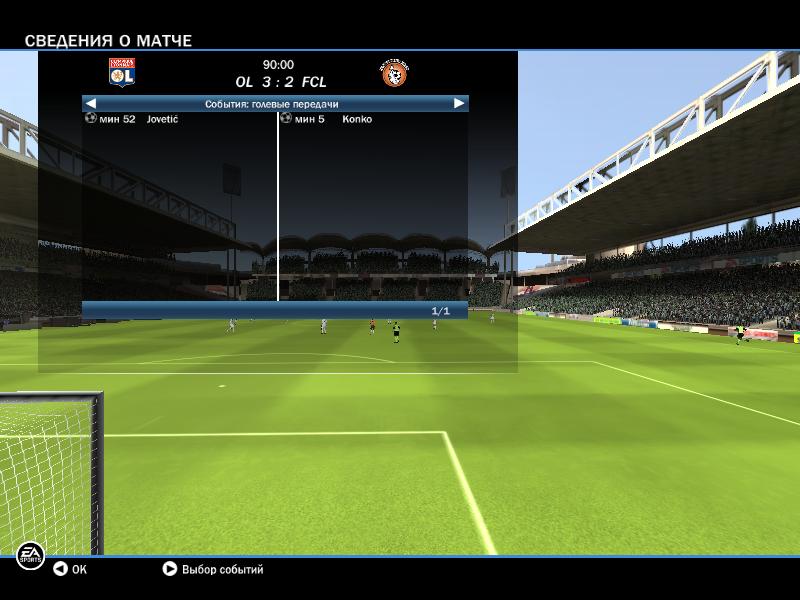Confirm with the OK button
This screenshot has height=600, width=800.
70,569
